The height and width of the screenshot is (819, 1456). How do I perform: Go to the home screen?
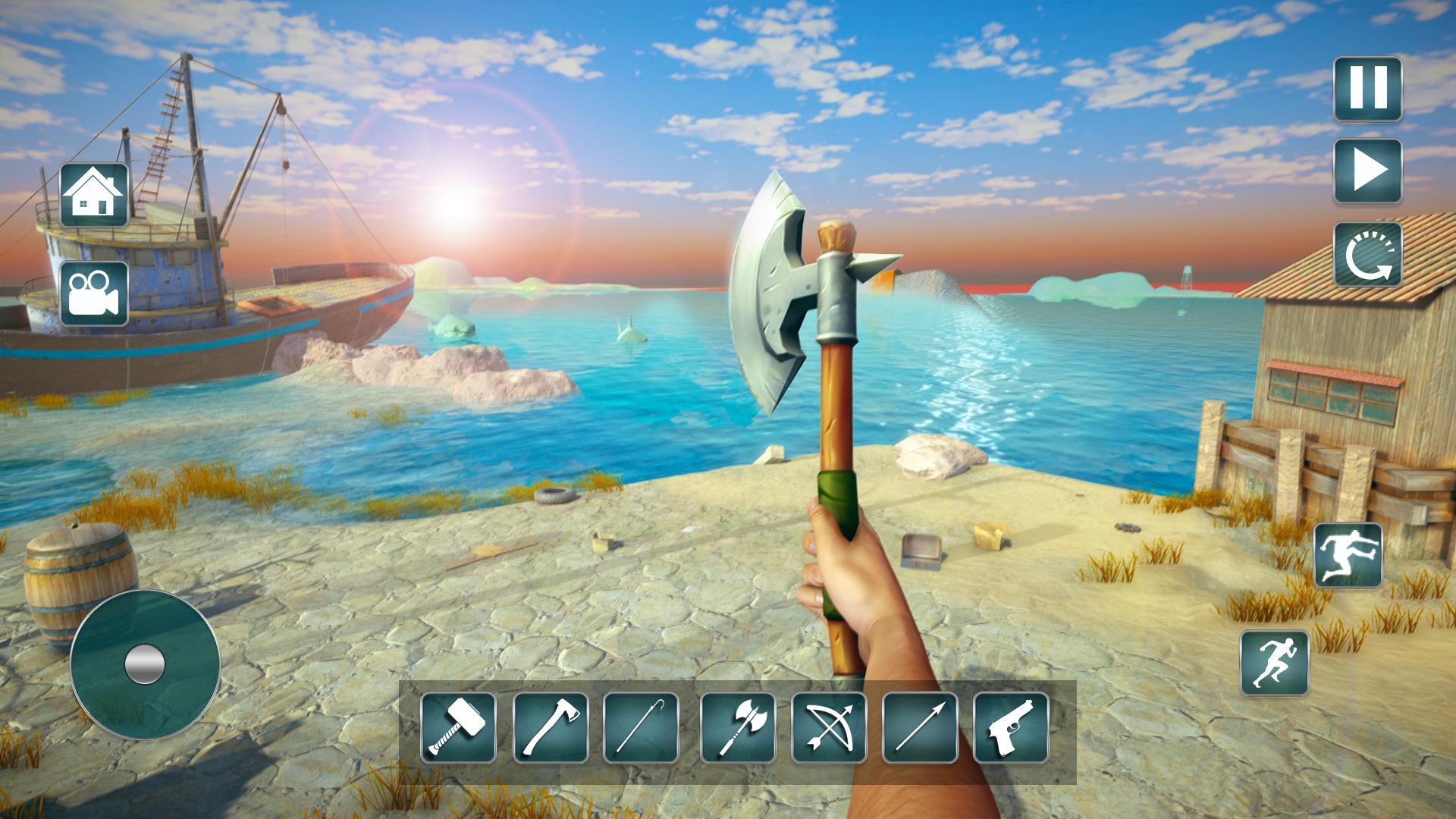coord(94,194)
